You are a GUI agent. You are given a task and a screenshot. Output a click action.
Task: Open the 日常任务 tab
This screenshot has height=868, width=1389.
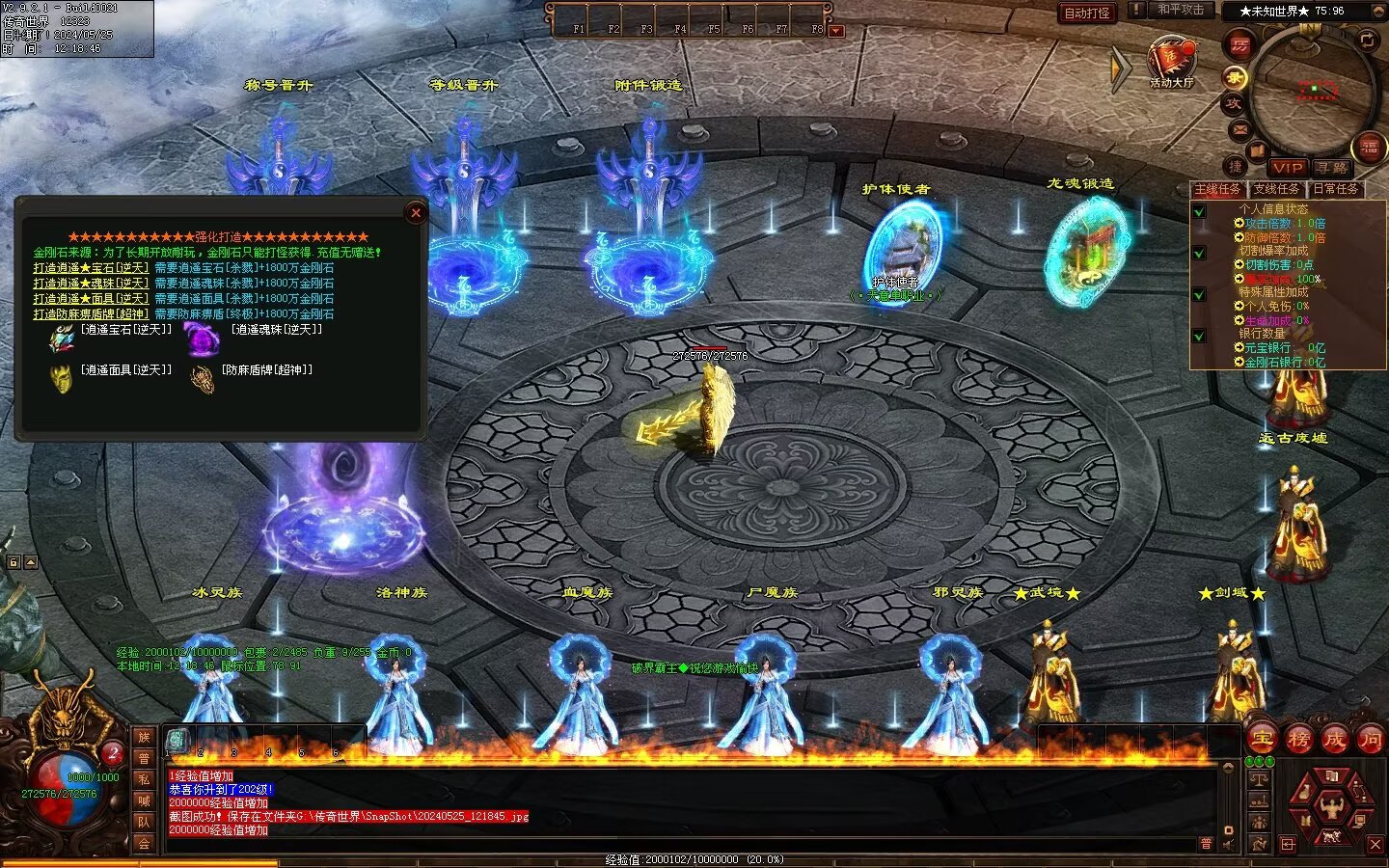[1336, 189]
